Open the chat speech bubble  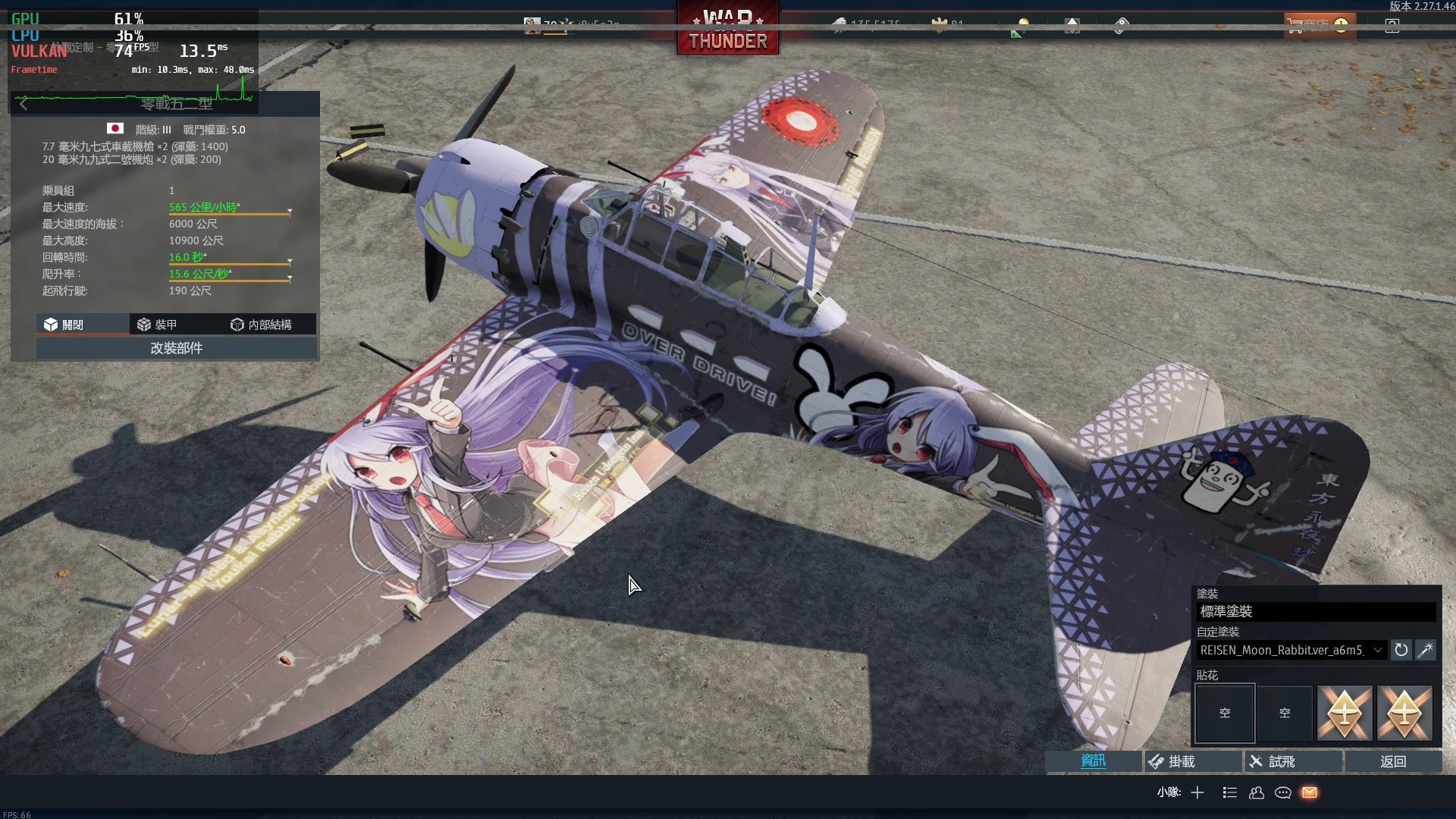pos(1283,792)
